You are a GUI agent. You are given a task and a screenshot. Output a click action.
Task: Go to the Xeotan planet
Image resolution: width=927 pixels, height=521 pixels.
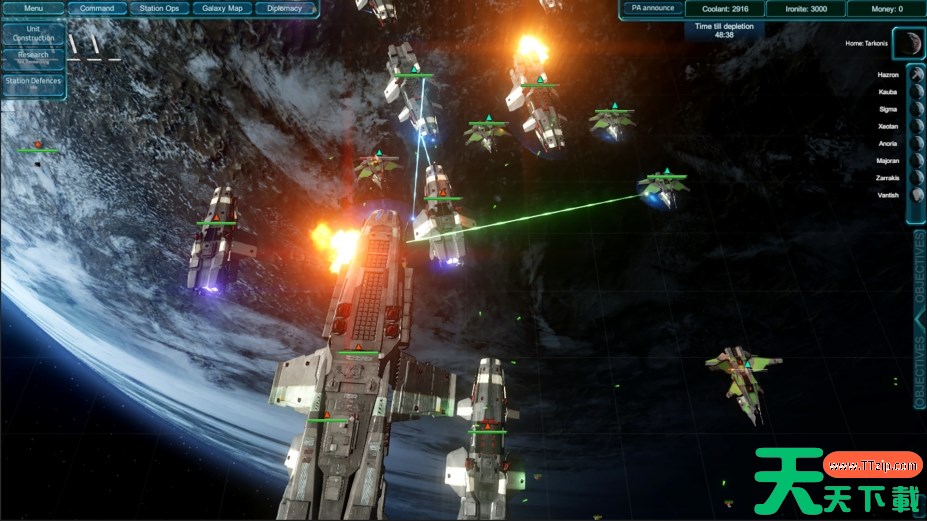[x=916, y=126]
